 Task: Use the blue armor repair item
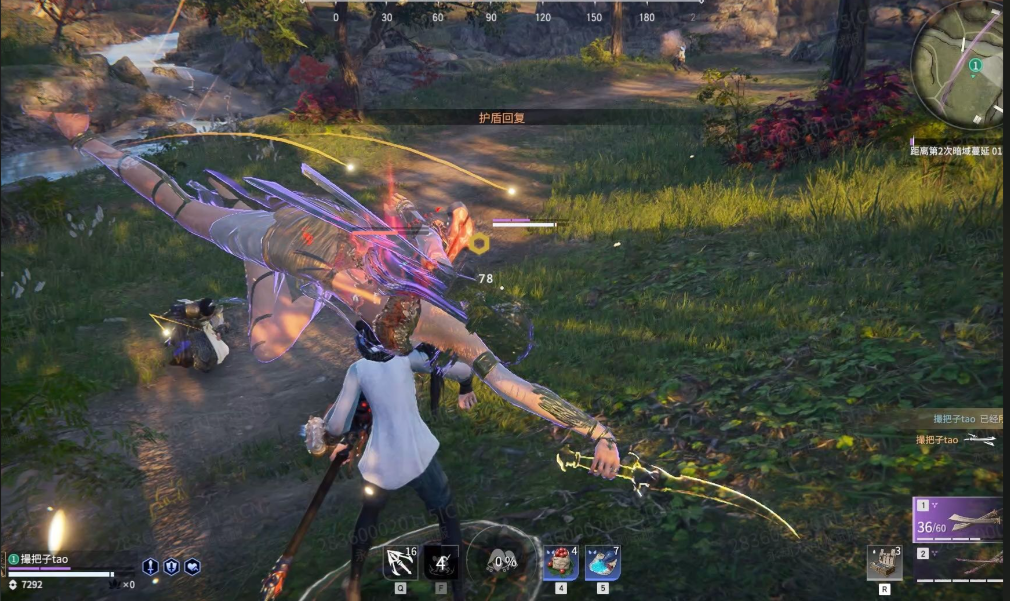602,563
